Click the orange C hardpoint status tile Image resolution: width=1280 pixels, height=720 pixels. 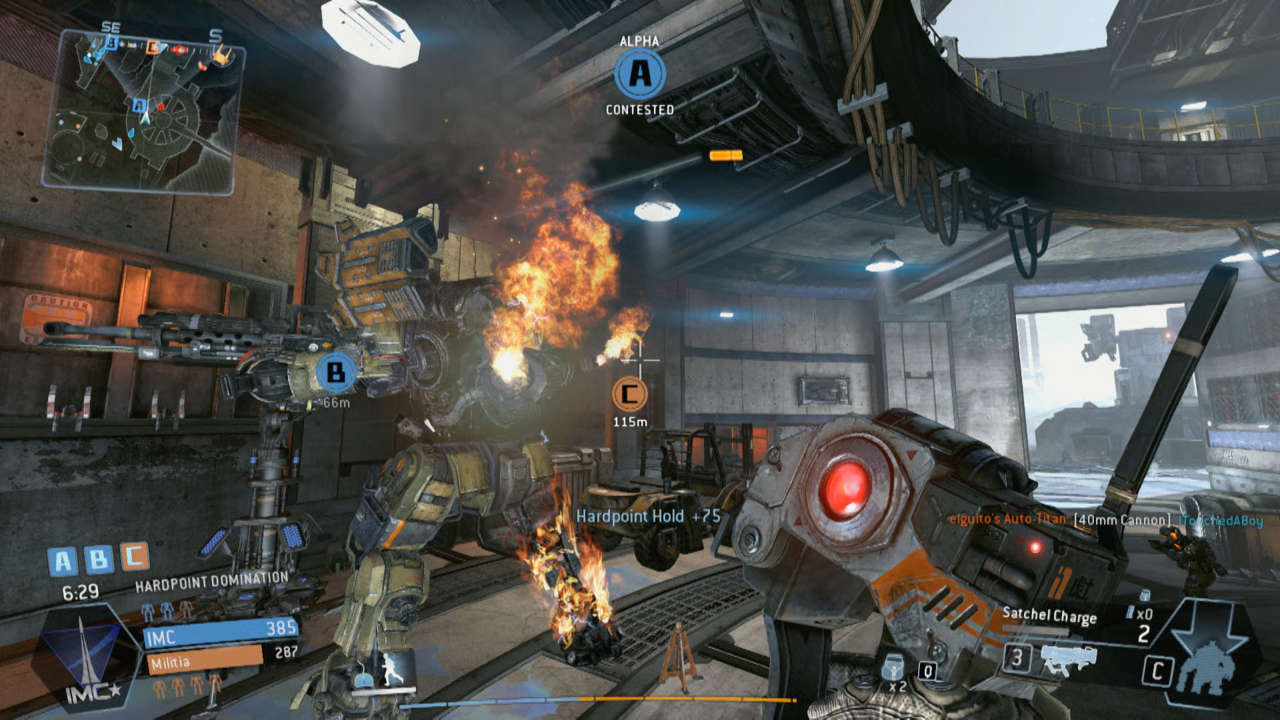pyautogui.click(x=134, y=558)
